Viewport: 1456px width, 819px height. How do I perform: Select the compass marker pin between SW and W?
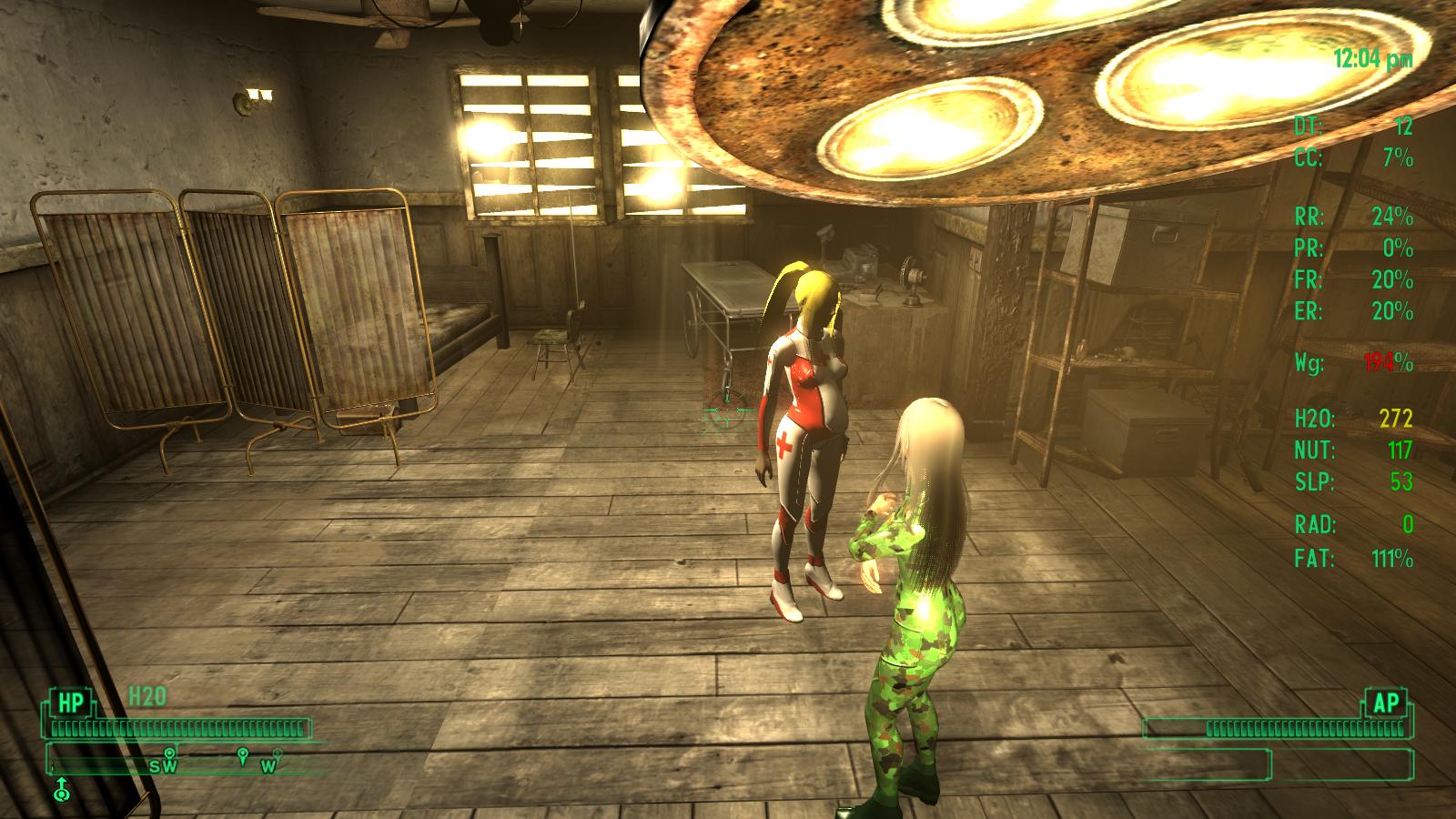pyautogui.click(x=242, y=755)
